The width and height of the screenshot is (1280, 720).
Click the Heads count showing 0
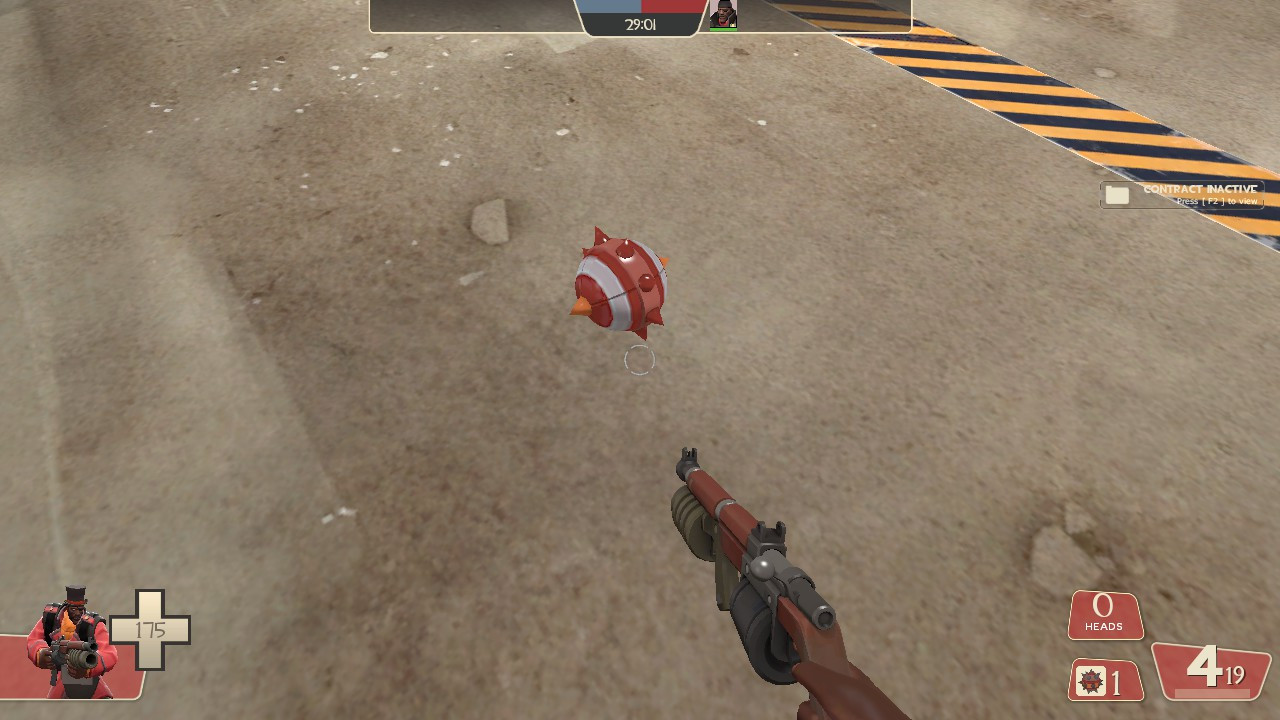click(x=1104, y=606)
